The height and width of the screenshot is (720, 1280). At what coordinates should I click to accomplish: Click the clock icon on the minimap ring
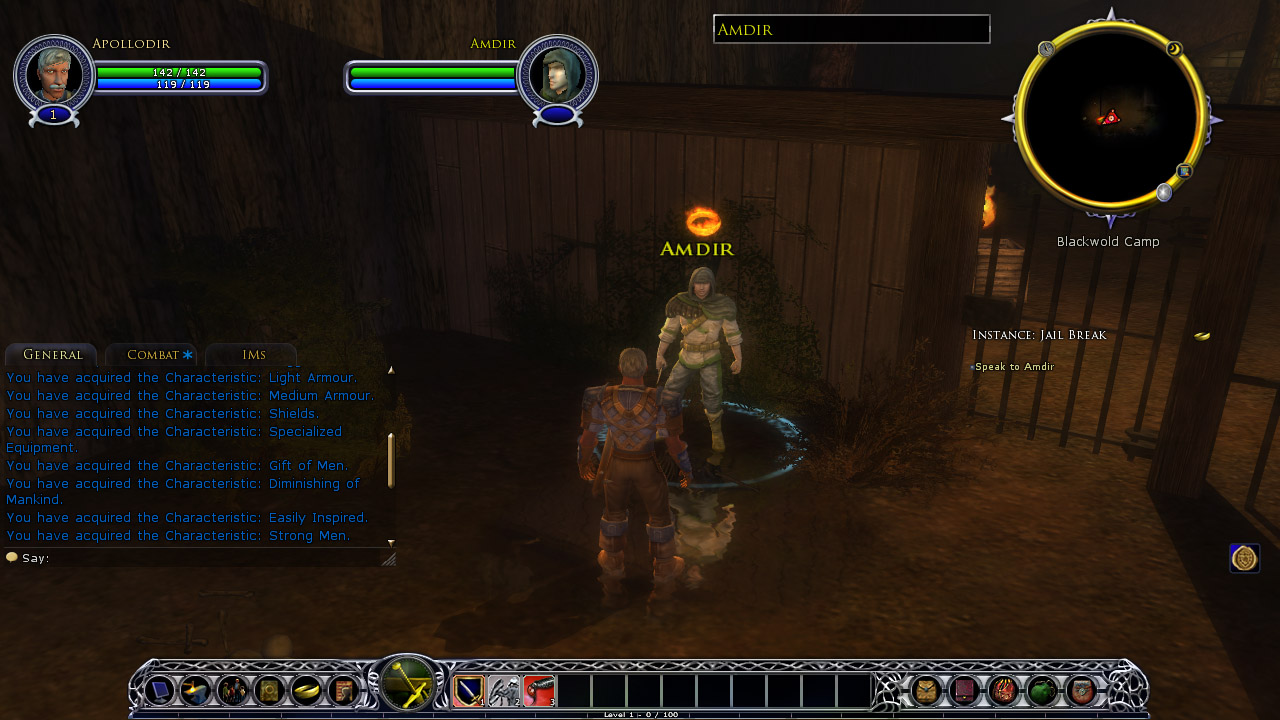[x=1046, y=49]
